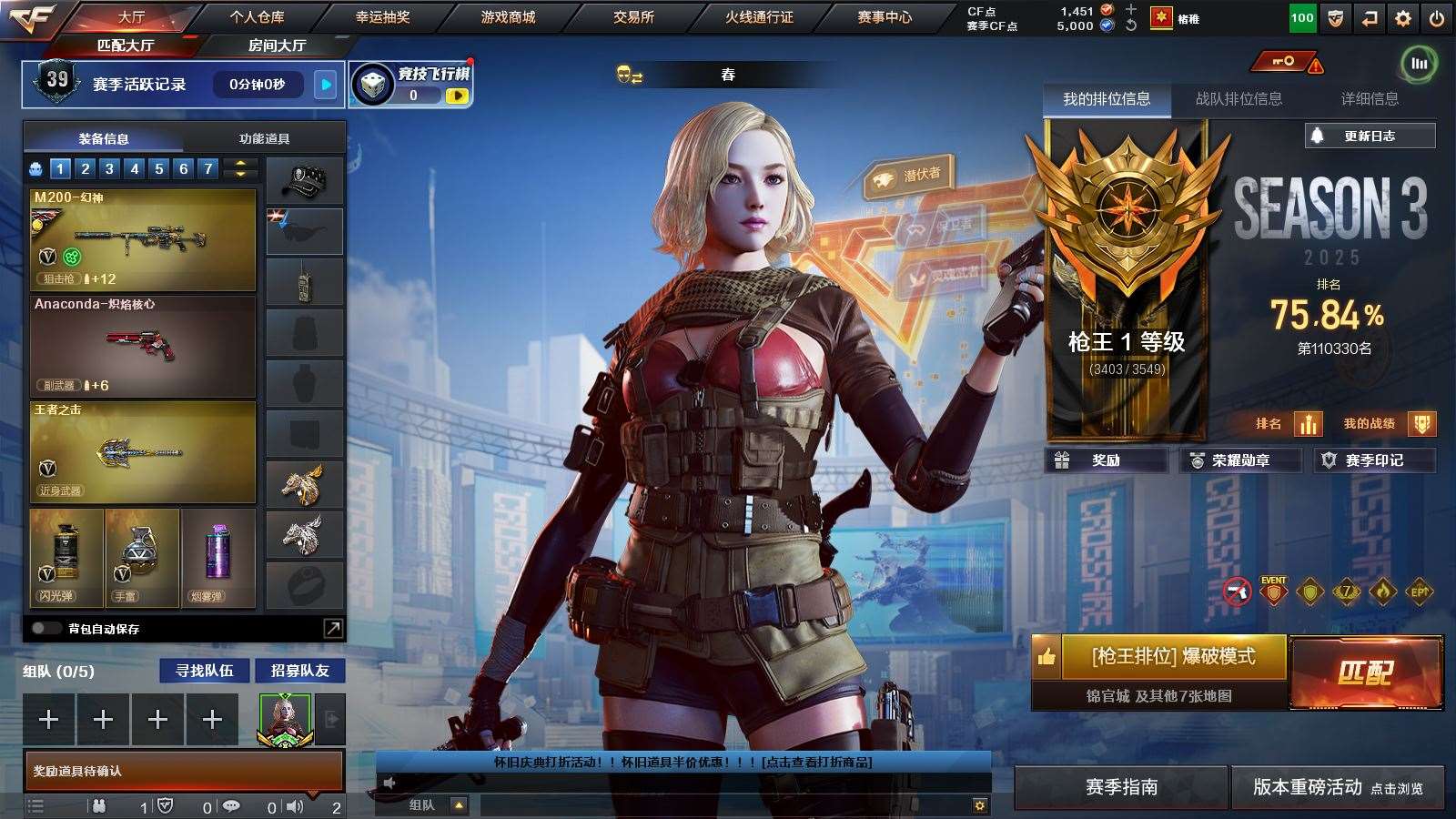1456x819 pixels.
Task: Toggle 背包自动保存 auto-save switch
Action: [x=45, y=628]
